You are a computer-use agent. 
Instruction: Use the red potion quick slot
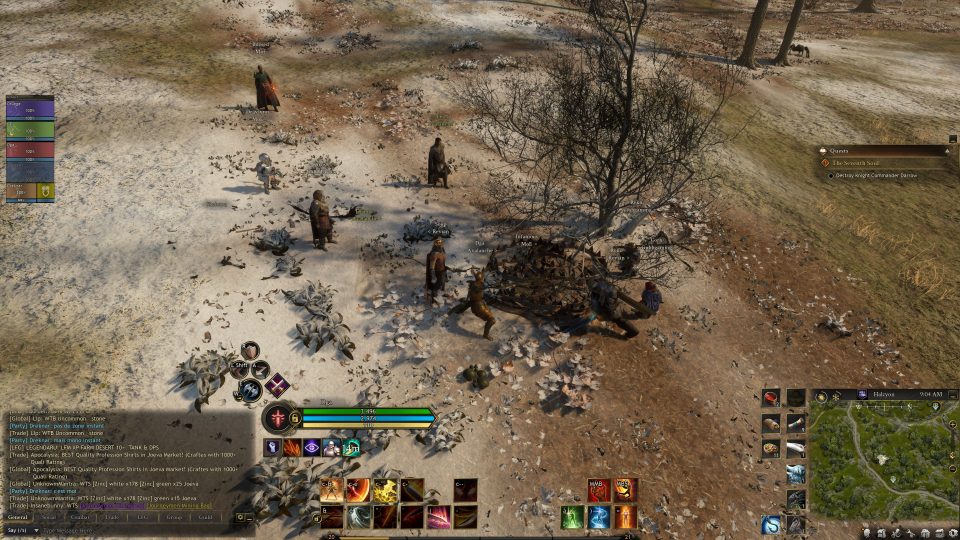pyautogui.click(x=771, y=398)
